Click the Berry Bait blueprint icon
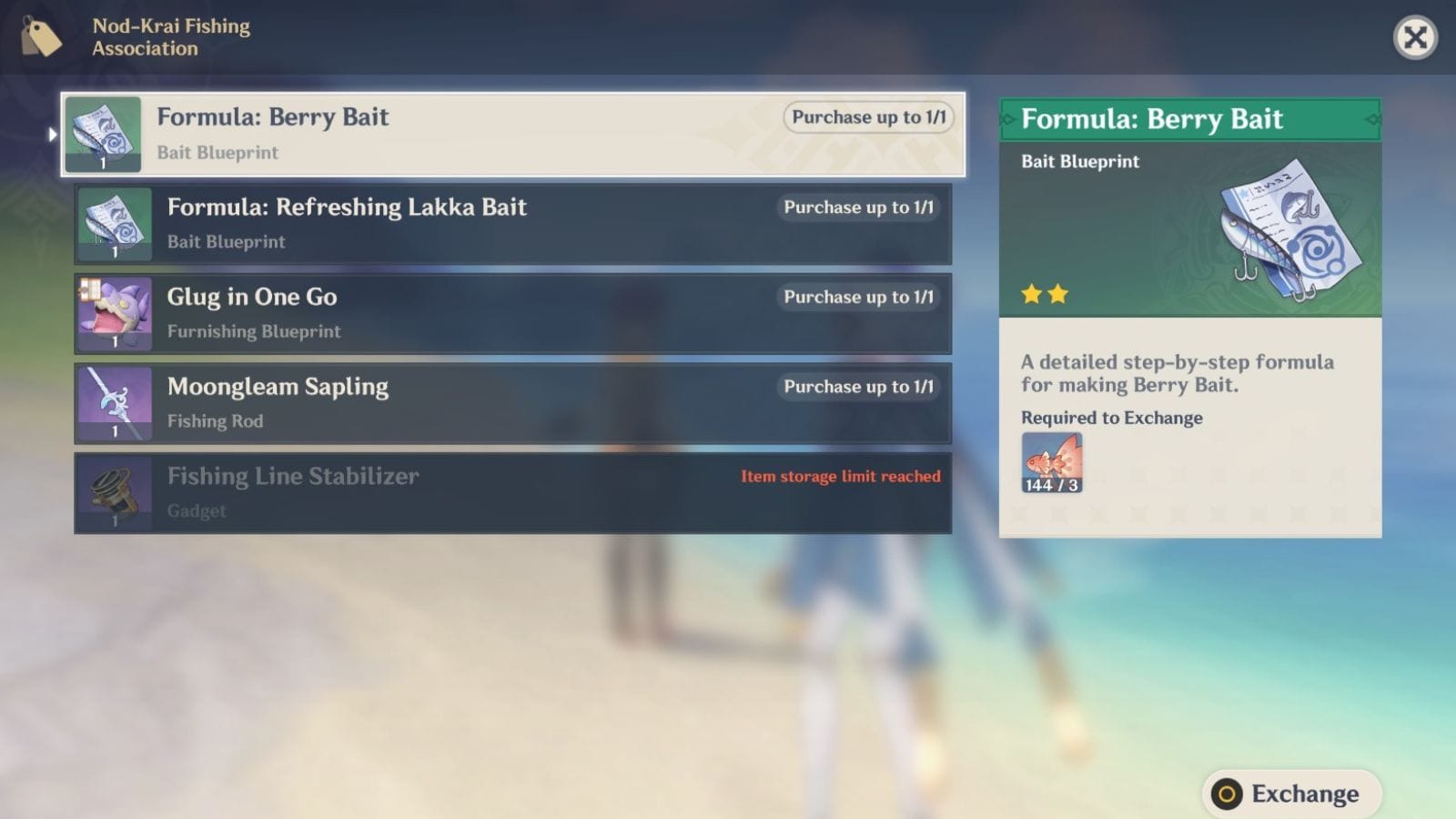 [x=103, y=132]
